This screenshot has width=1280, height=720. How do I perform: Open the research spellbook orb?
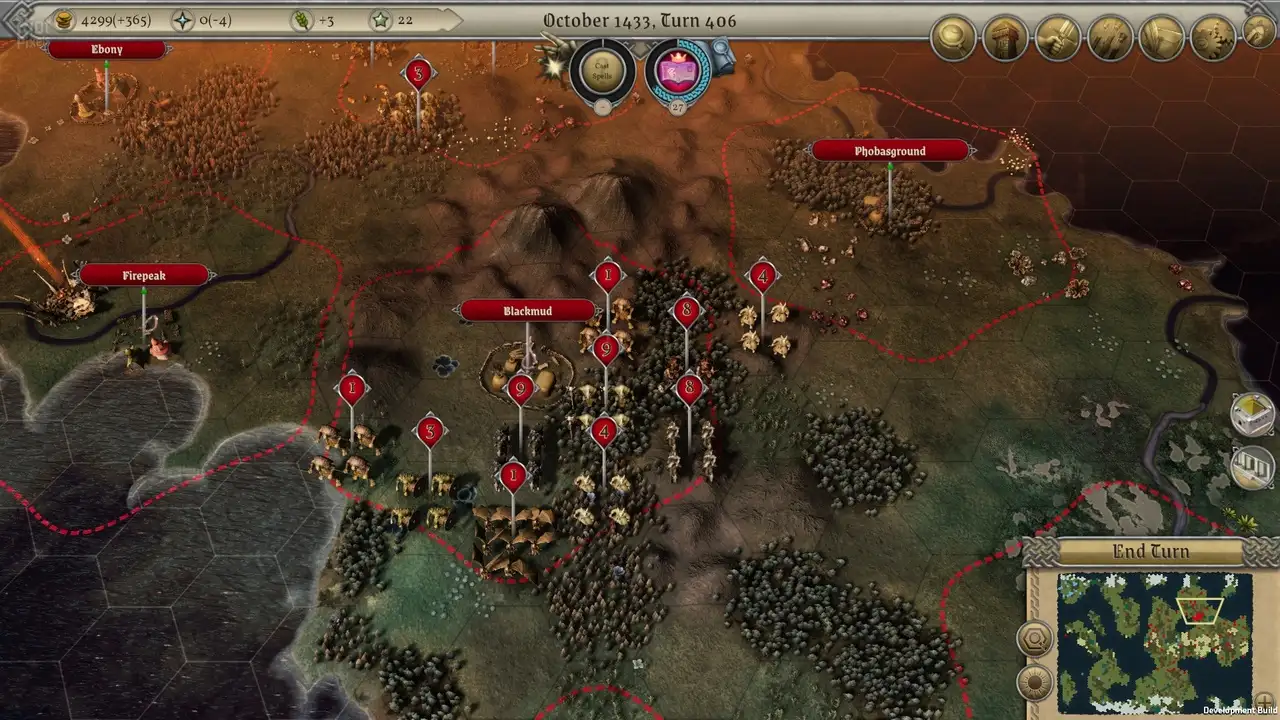coord(677,71)
